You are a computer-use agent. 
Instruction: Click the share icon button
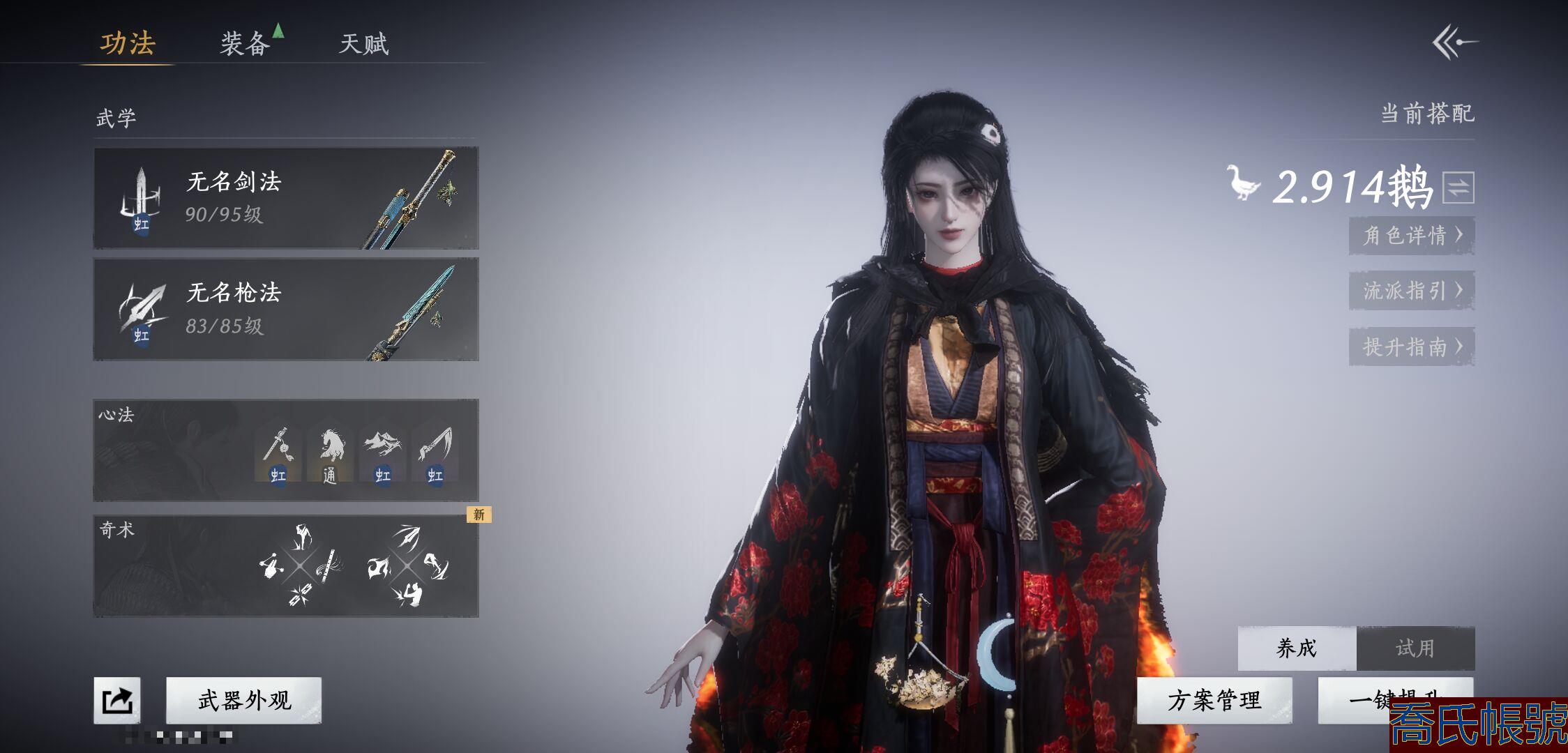(x=117, y=700)
